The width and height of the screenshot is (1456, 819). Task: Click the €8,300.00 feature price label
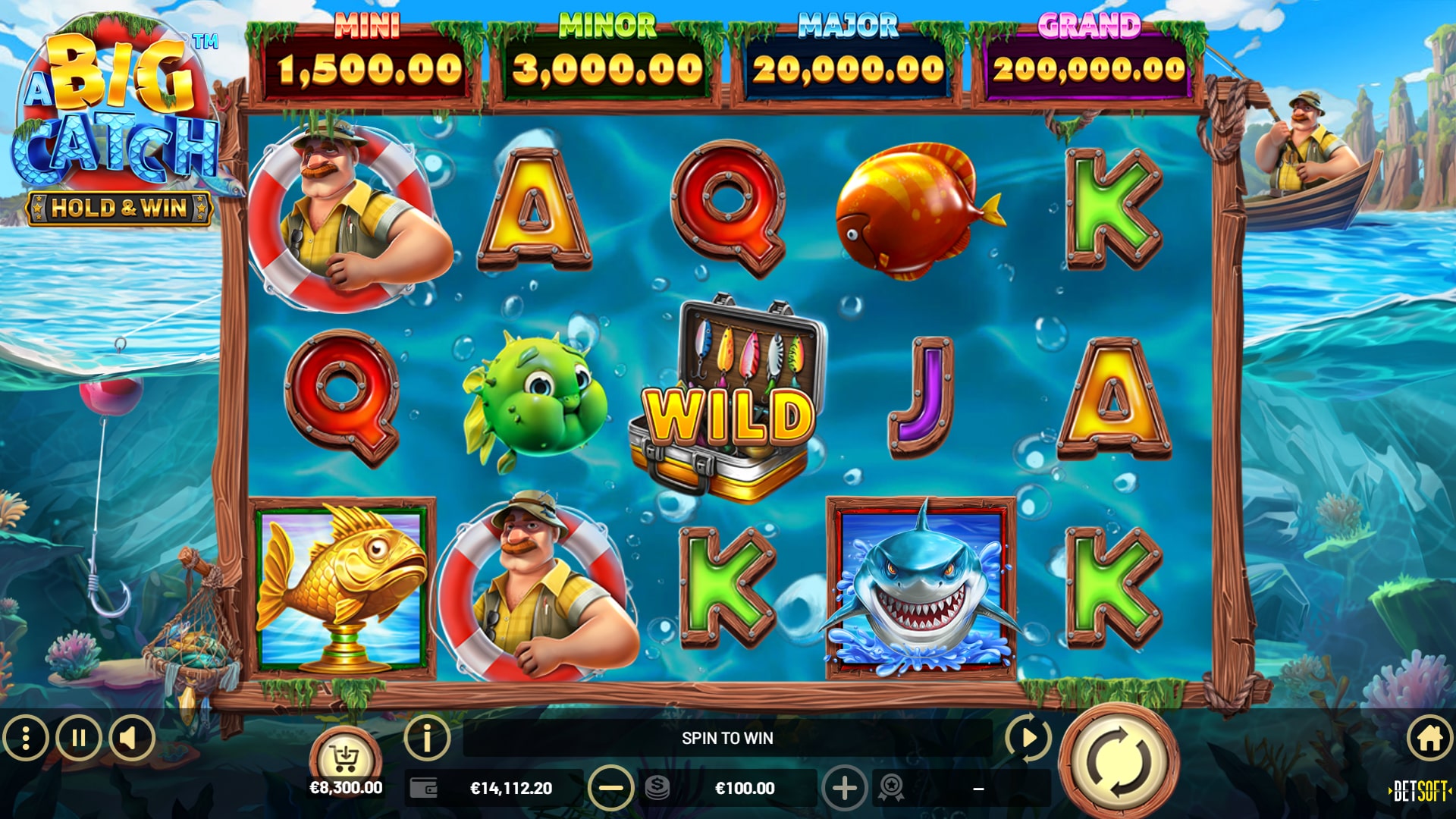click(x=345, y=786)
